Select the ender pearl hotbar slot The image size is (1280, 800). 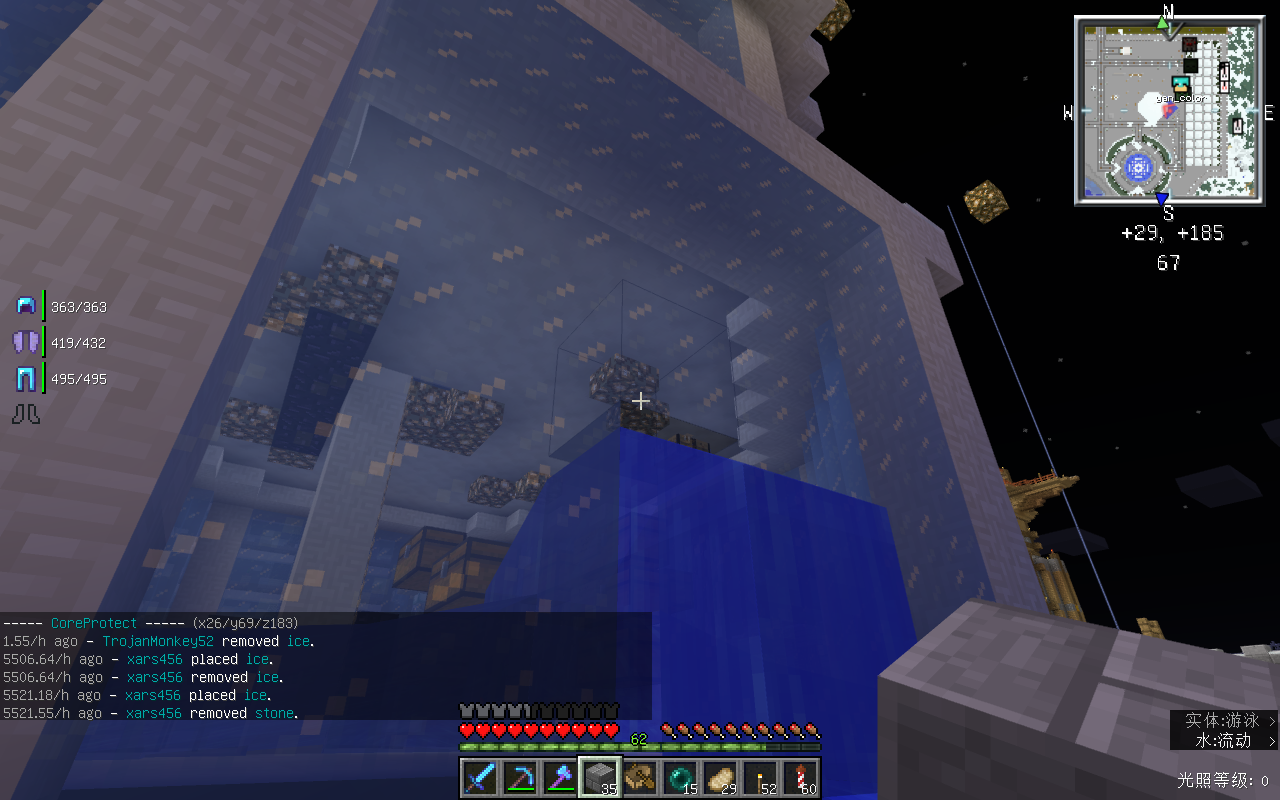click(x=680, y=778)
